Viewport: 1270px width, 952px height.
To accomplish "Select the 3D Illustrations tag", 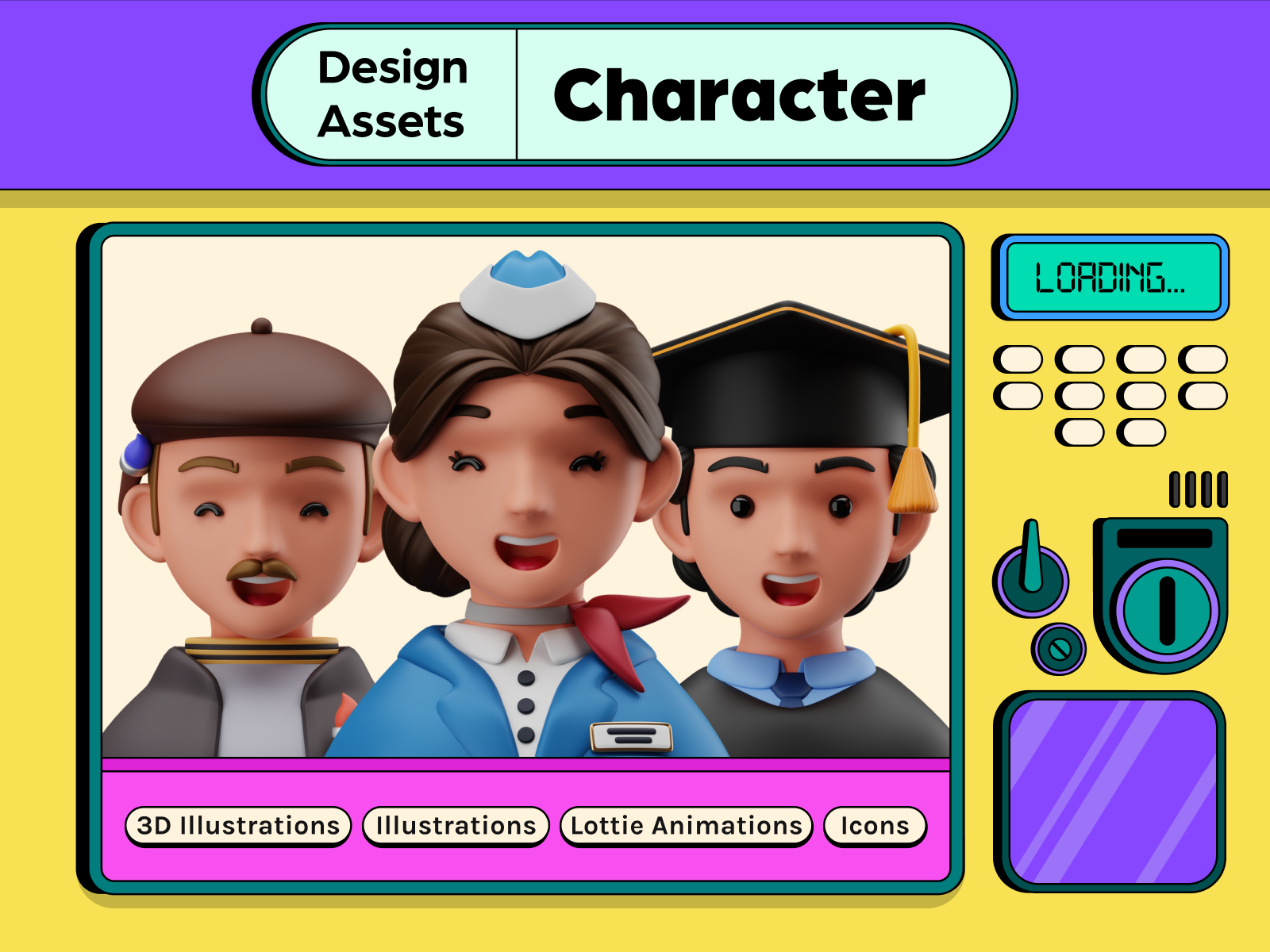I will click(x=238, y=826).
